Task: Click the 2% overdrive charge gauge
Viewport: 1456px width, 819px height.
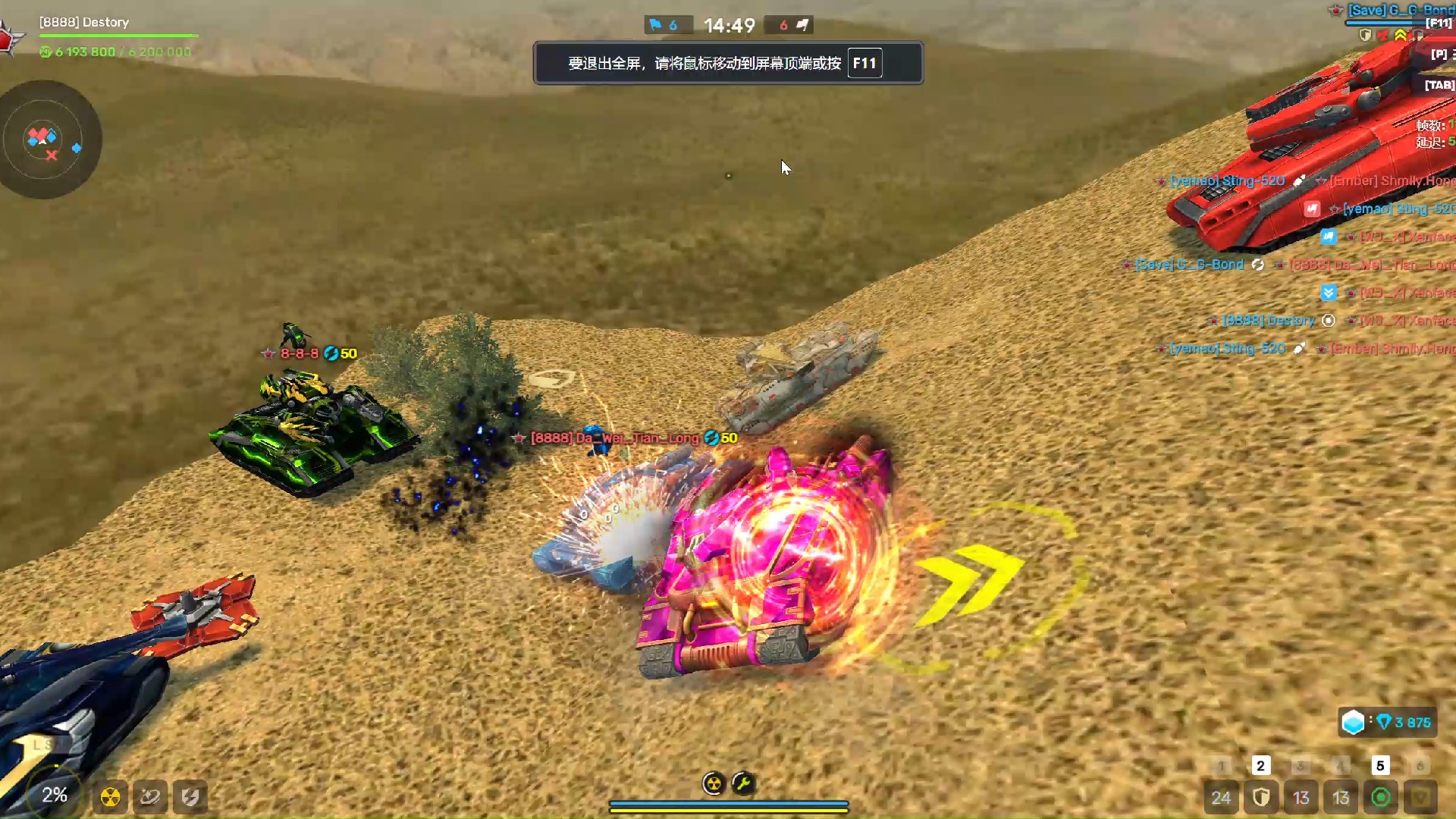Action: 54,795
